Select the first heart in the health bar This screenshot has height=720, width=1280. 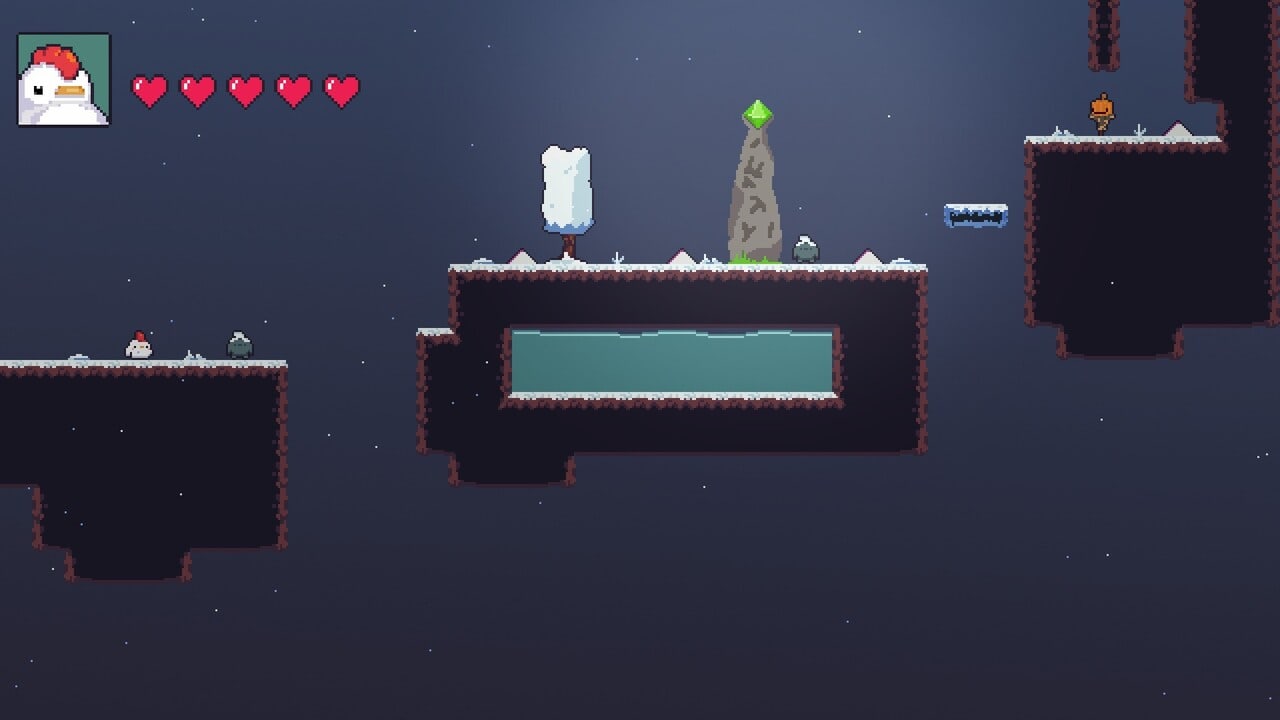point(150,90)
